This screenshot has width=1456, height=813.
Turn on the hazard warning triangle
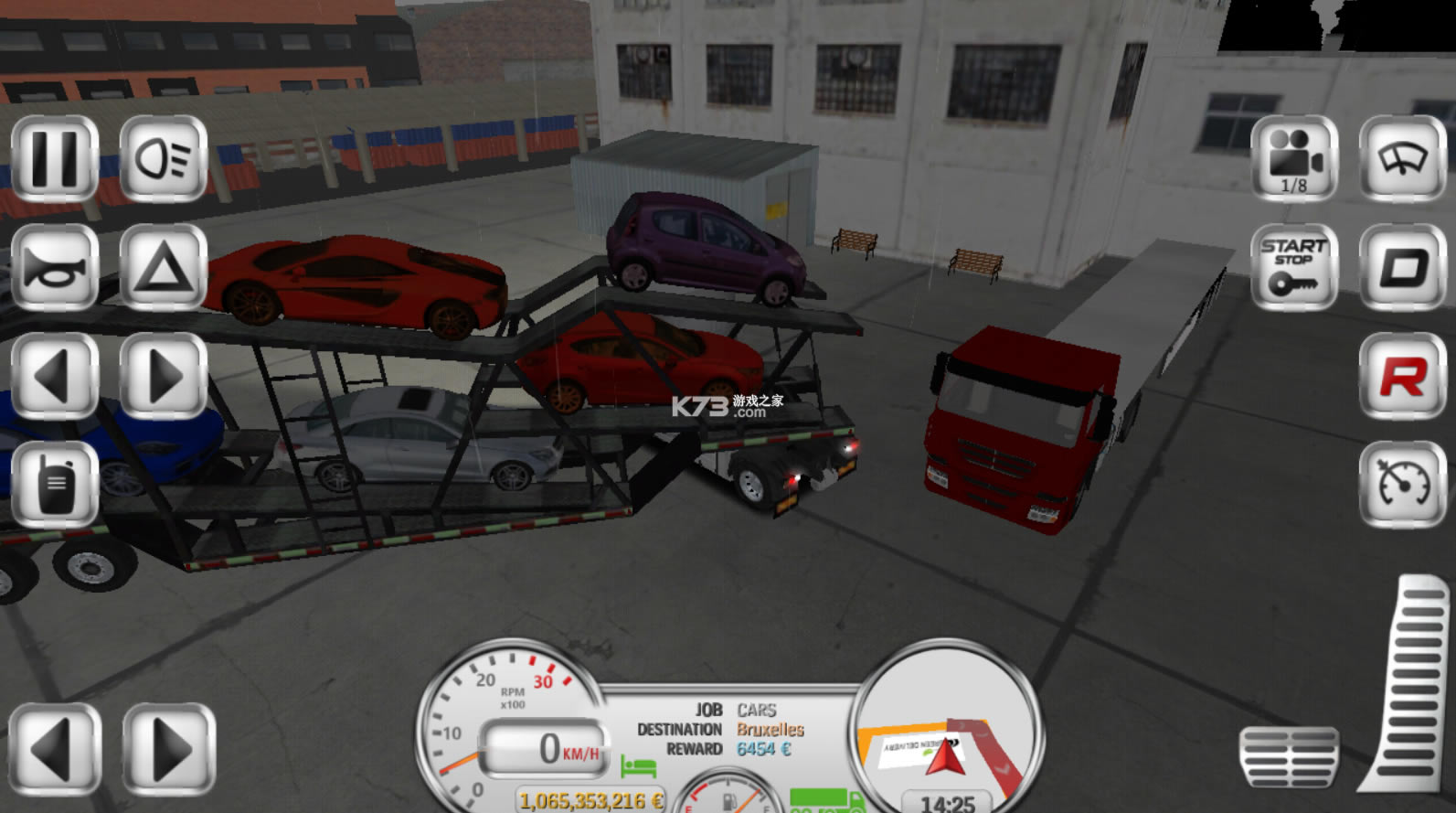(x=164, y=268)
